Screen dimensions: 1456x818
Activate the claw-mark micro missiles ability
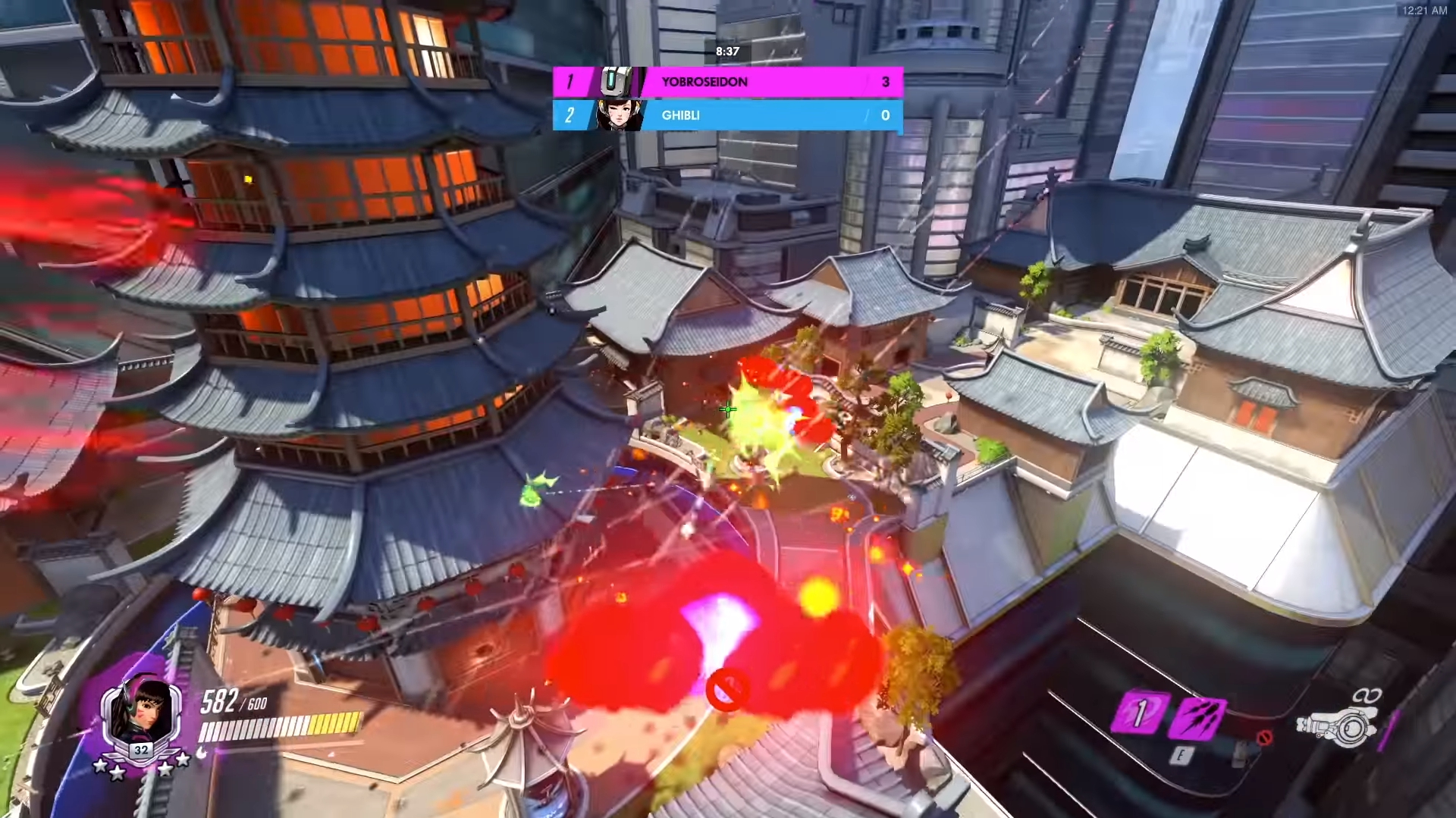1197,716
